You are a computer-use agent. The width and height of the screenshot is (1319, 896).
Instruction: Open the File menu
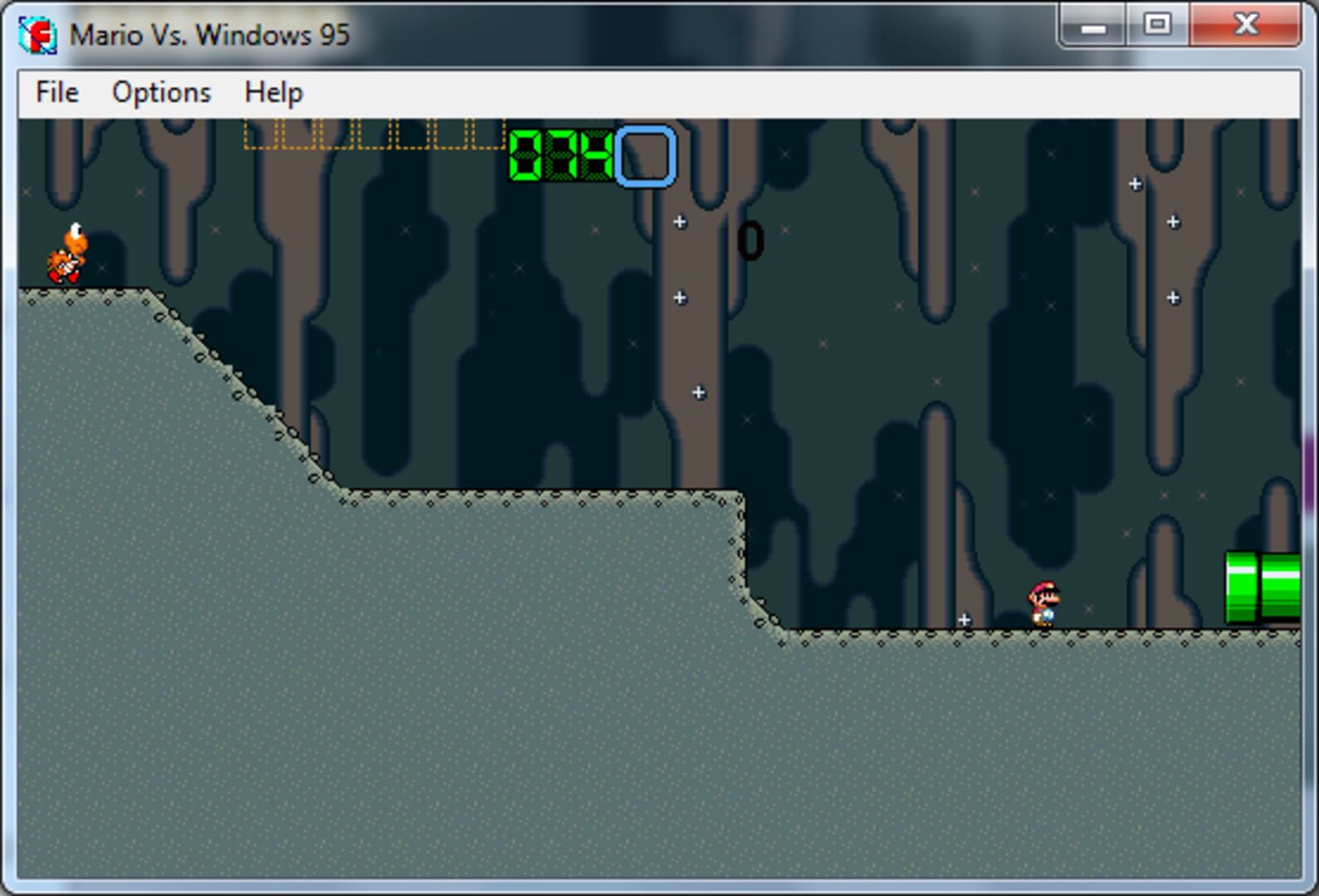[56, 92]
